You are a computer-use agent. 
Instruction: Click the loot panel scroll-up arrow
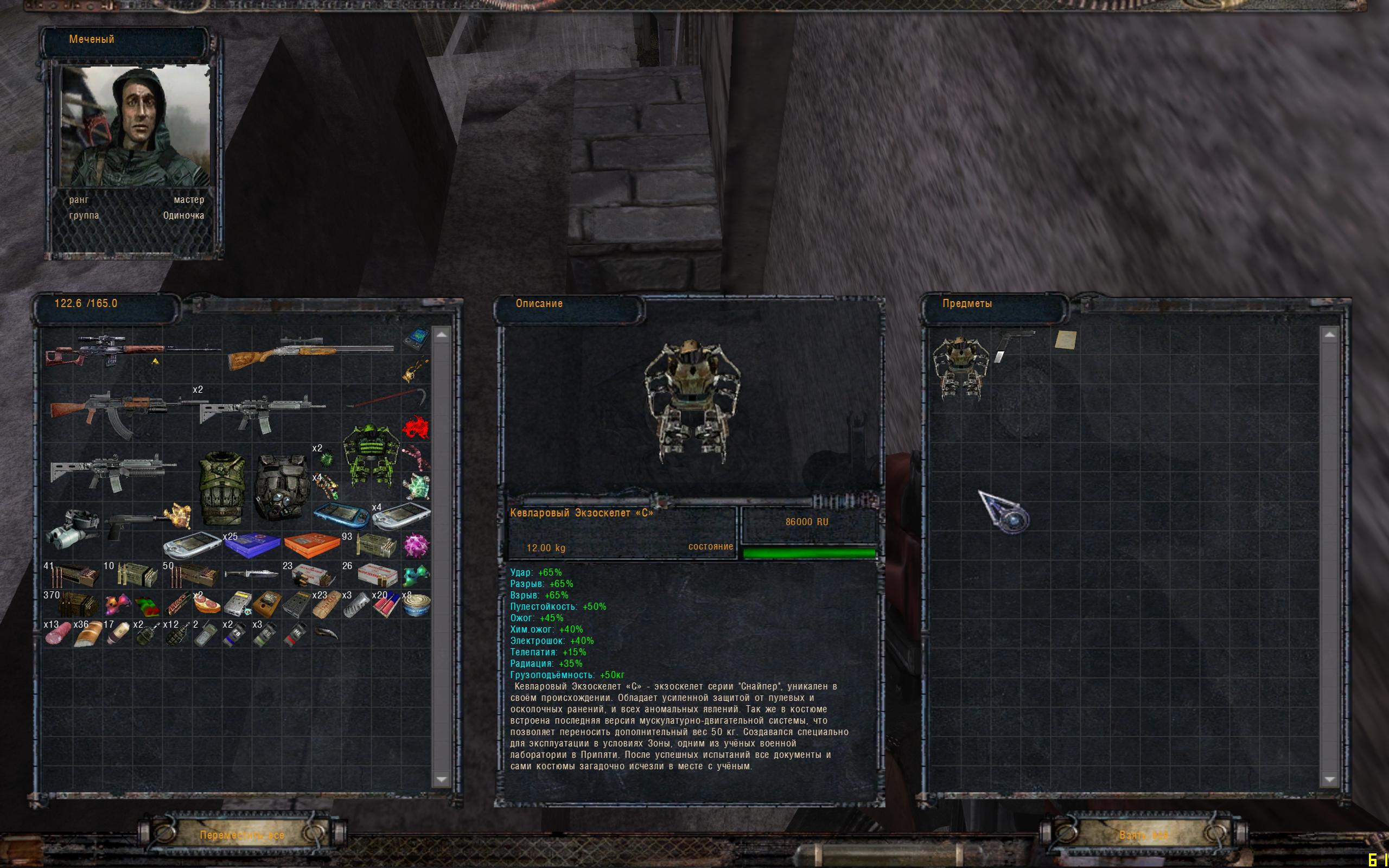click(x=1329, y=334)
